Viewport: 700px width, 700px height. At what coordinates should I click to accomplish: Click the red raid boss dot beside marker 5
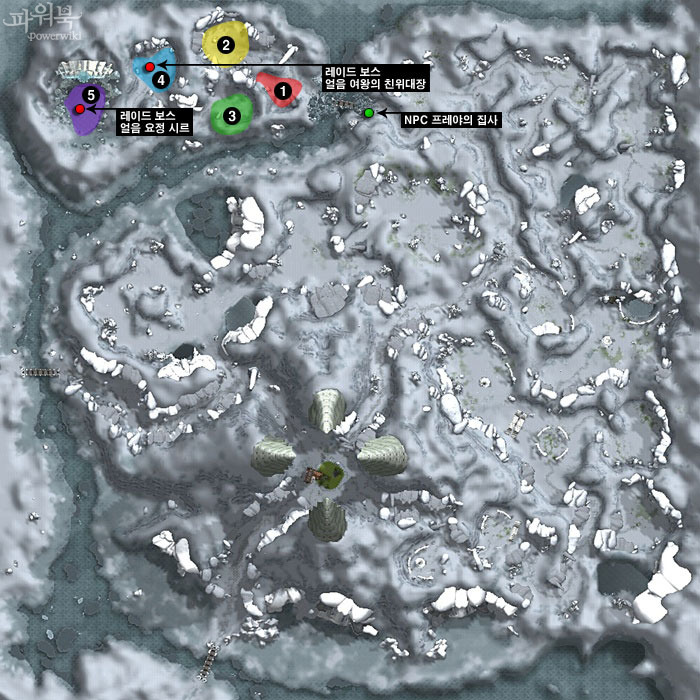pos(79,107)
